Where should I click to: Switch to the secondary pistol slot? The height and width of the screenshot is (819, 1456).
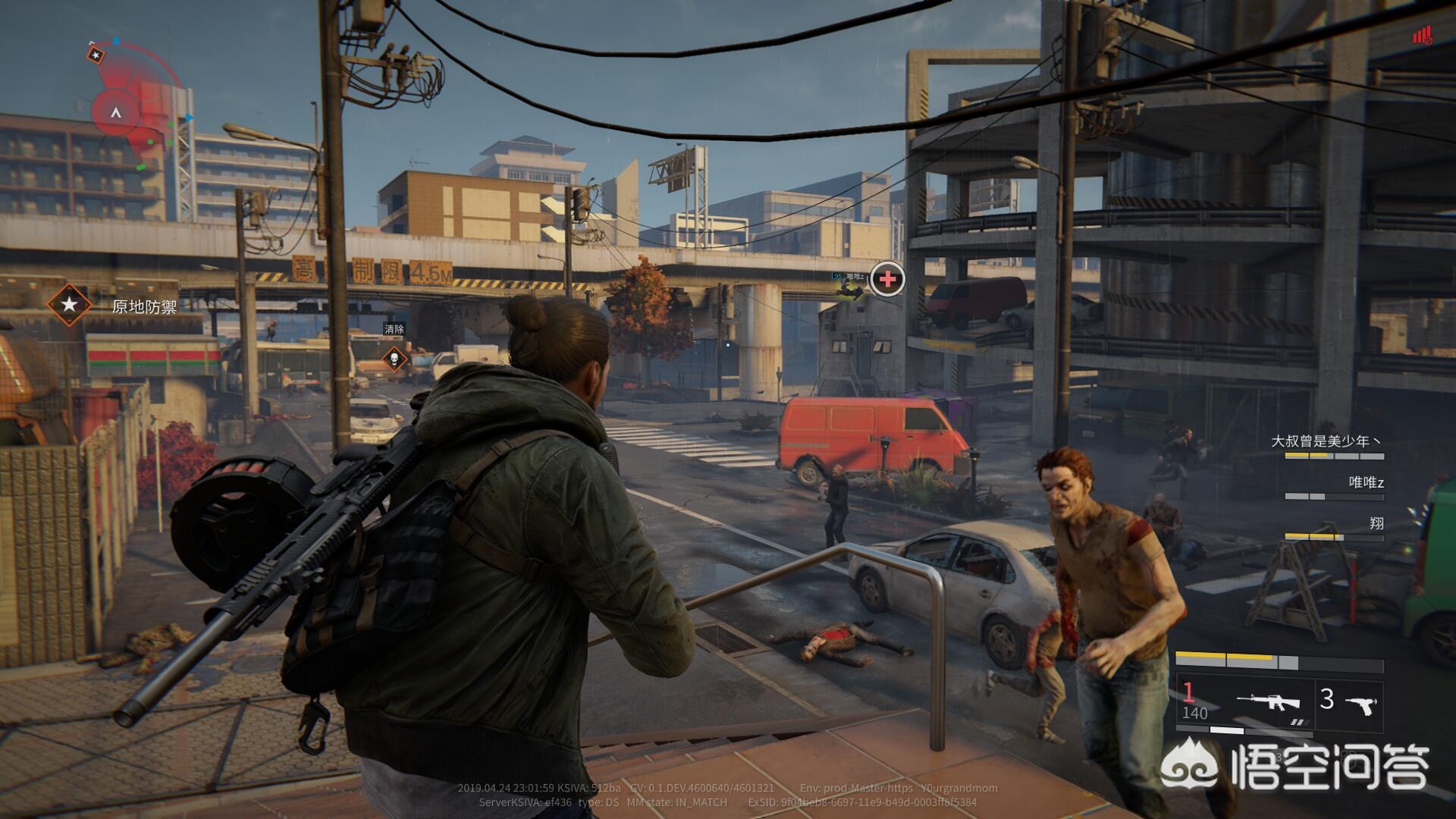1350,701
